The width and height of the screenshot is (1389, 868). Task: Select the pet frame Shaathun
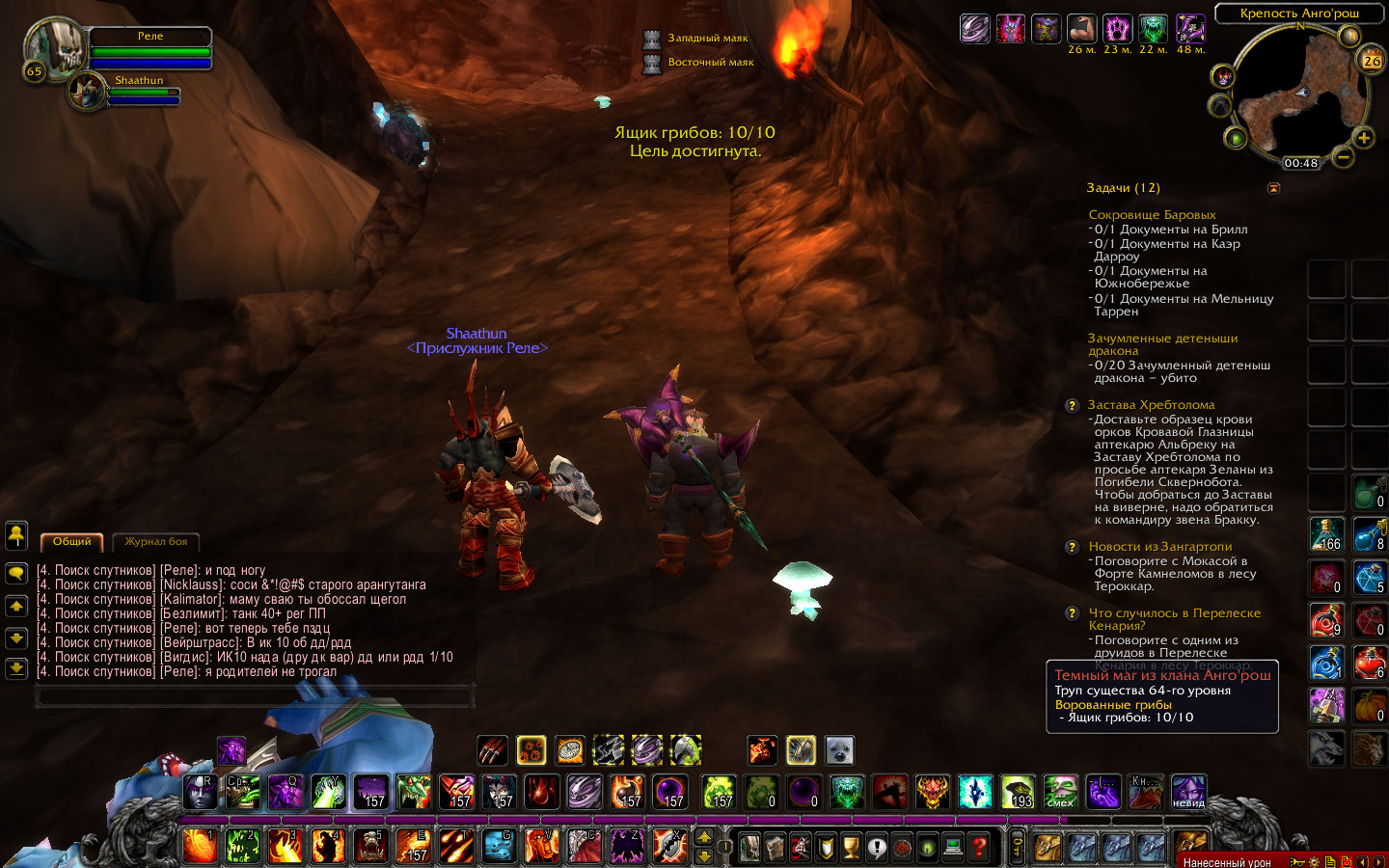[x=88, y=92]
